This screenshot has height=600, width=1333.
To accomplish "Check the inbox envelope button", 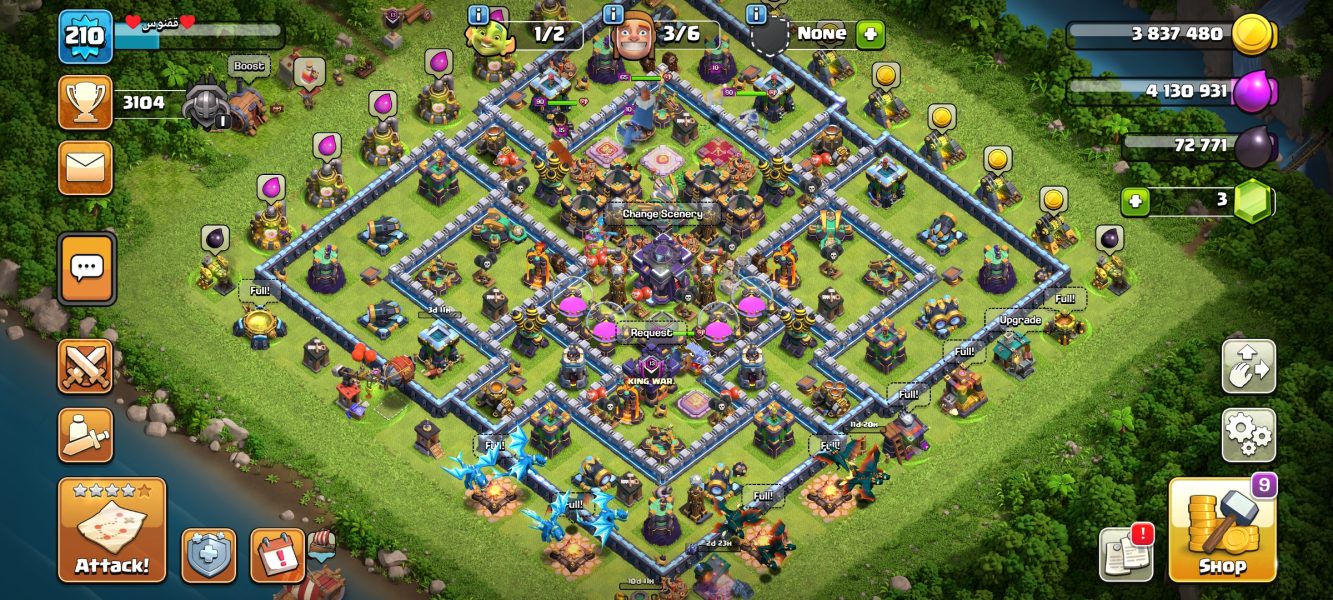I will [86, 167].
